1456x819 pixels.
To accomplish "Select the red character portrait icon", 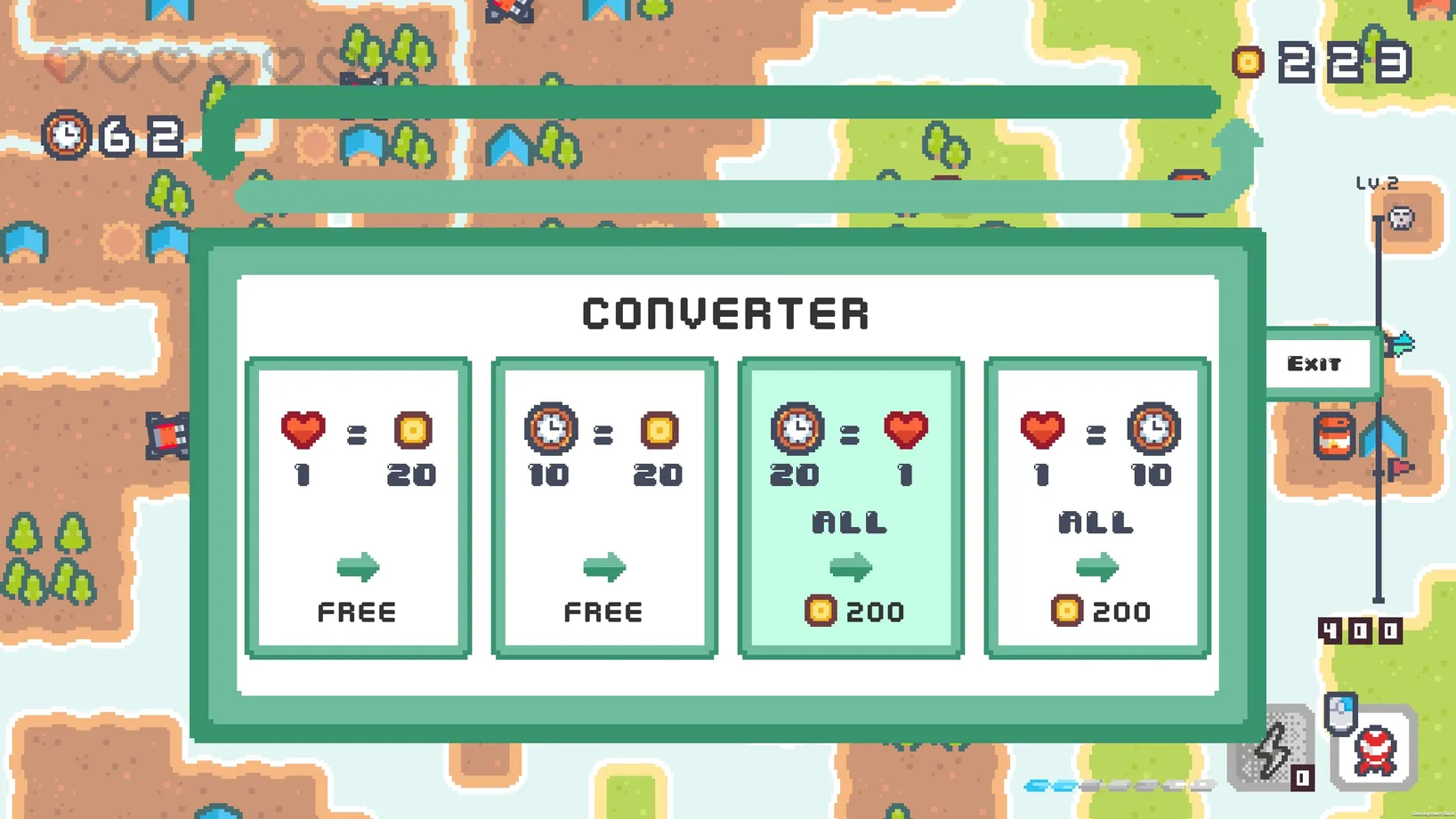I will click(1374, 750).
